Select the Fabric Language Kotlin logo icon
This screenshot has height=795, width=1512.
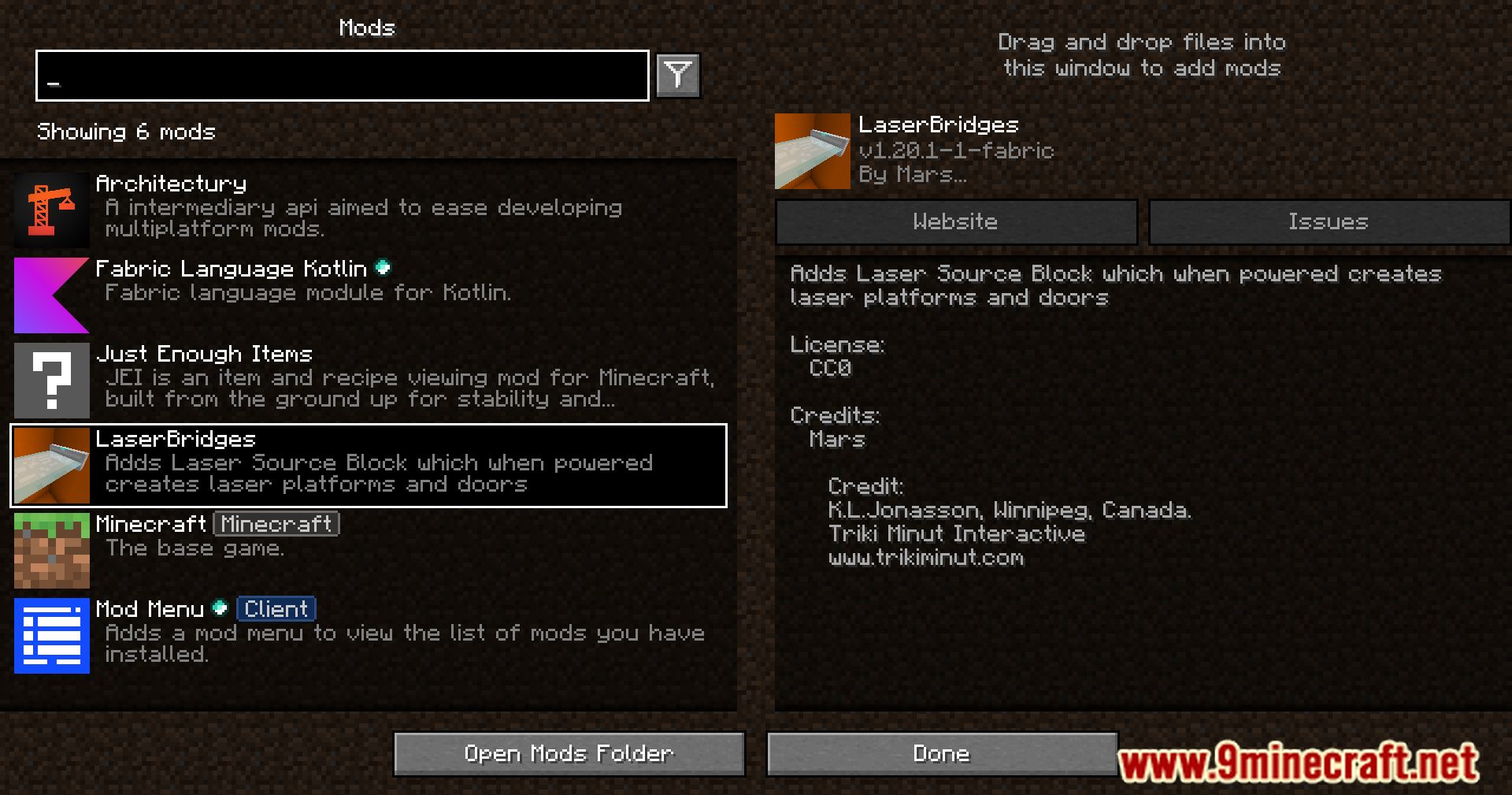(50, 294)
